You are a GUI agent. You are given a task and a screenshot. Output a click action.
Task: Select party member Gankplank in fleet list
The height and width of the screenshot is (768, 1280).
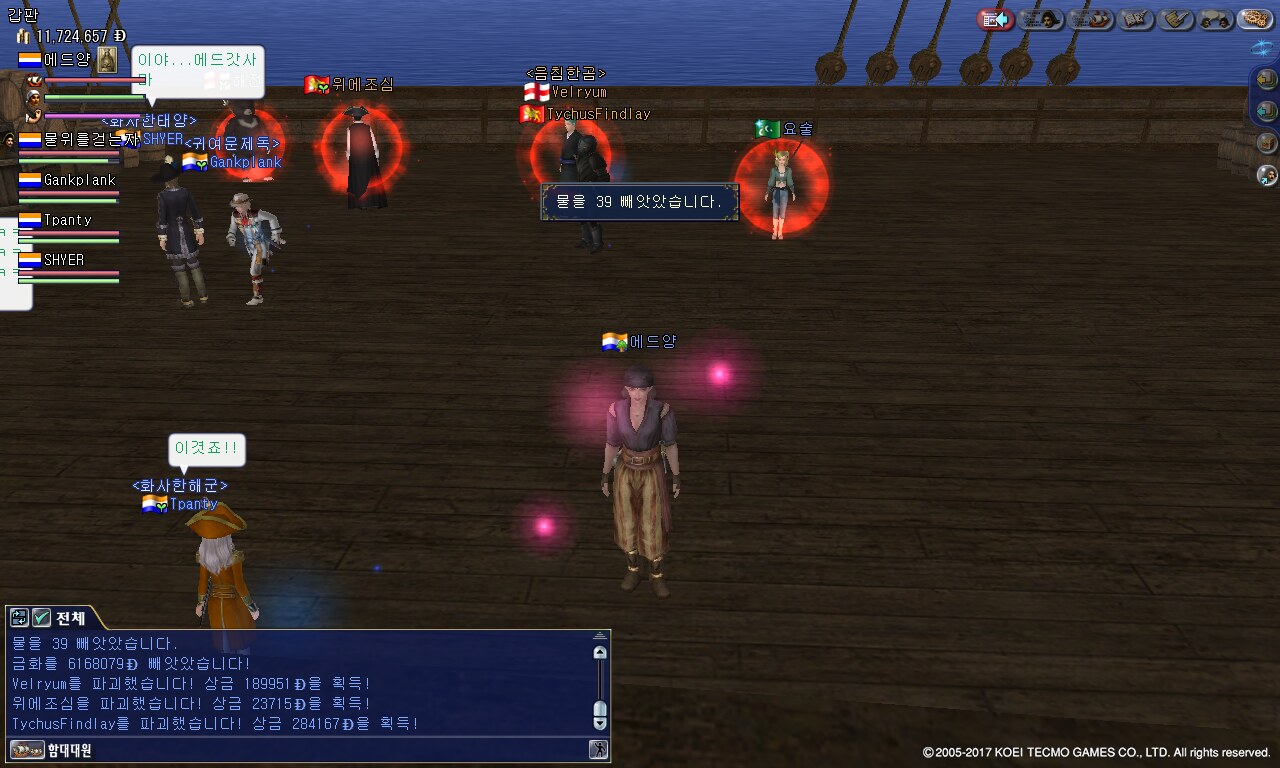click(x=79, y=181)
